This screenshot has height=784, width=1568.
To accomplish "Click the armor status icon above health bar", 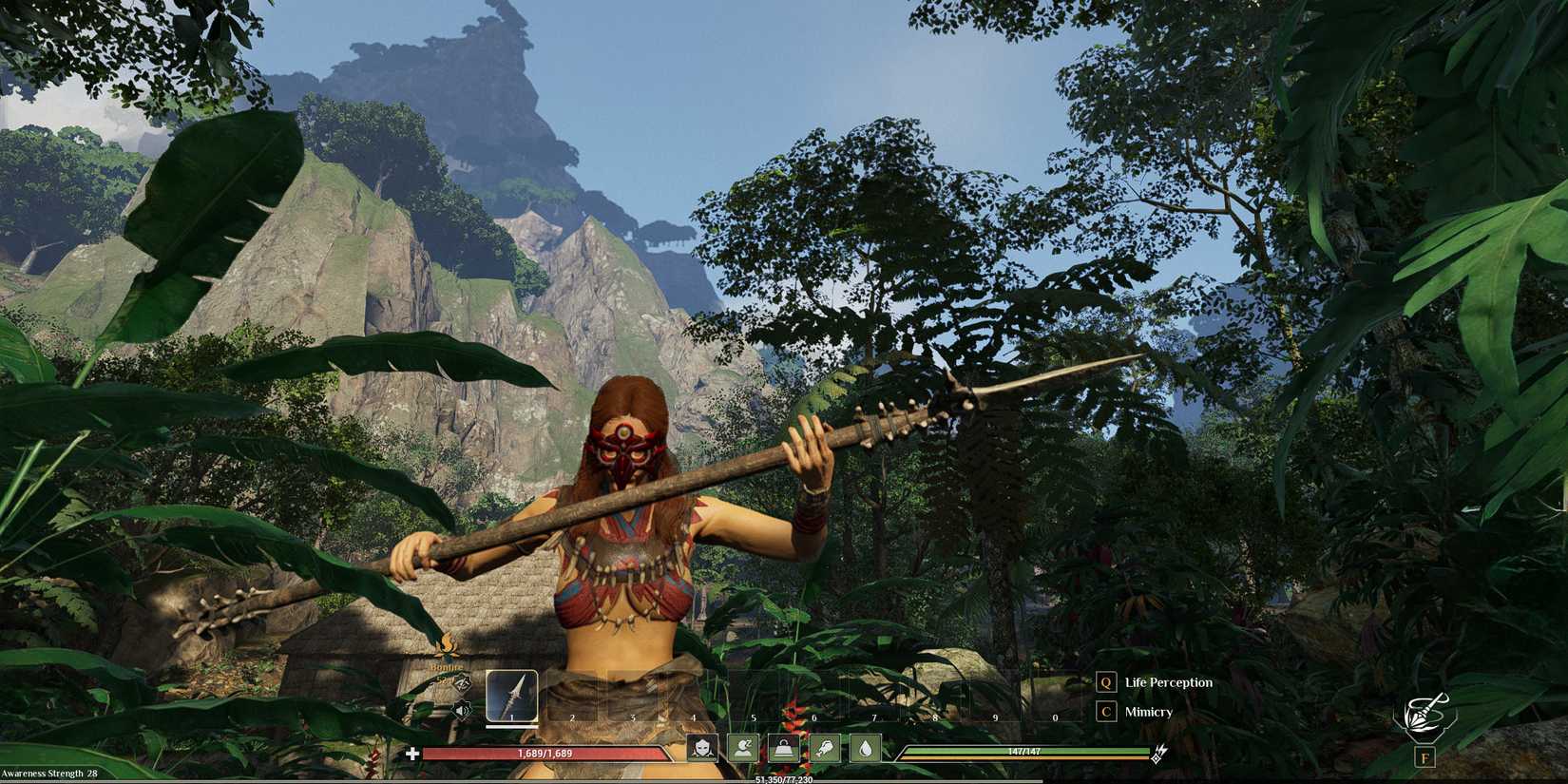I will coord(703,749).
